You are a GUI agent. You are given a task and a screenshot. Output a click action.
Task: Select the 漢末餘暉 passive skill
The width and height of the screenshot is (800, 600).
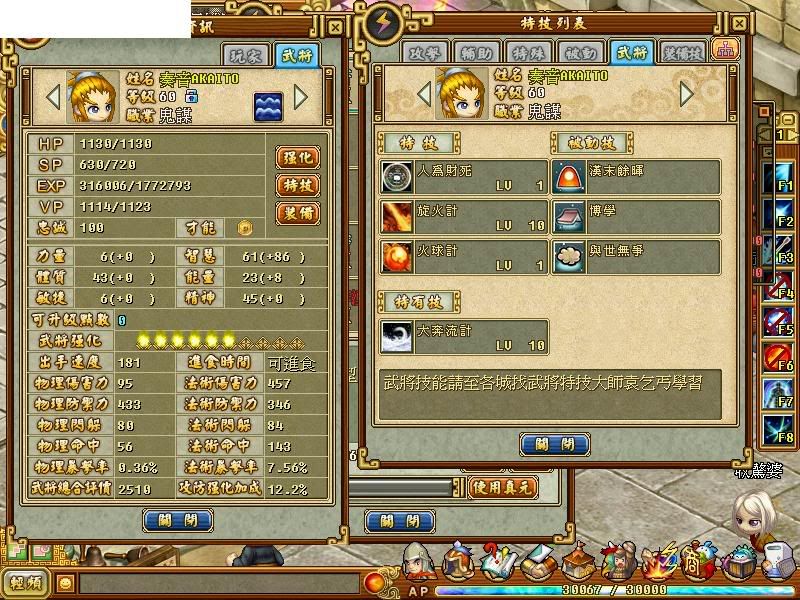[636, 177]
